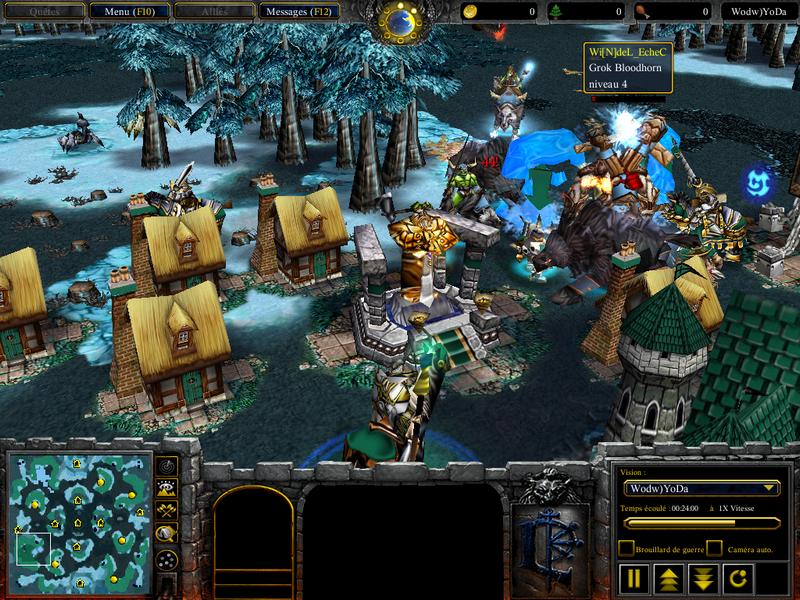Screen dimensions: 800x600
Task: Click the day/night clock at top center
Action: pos(400,18)
